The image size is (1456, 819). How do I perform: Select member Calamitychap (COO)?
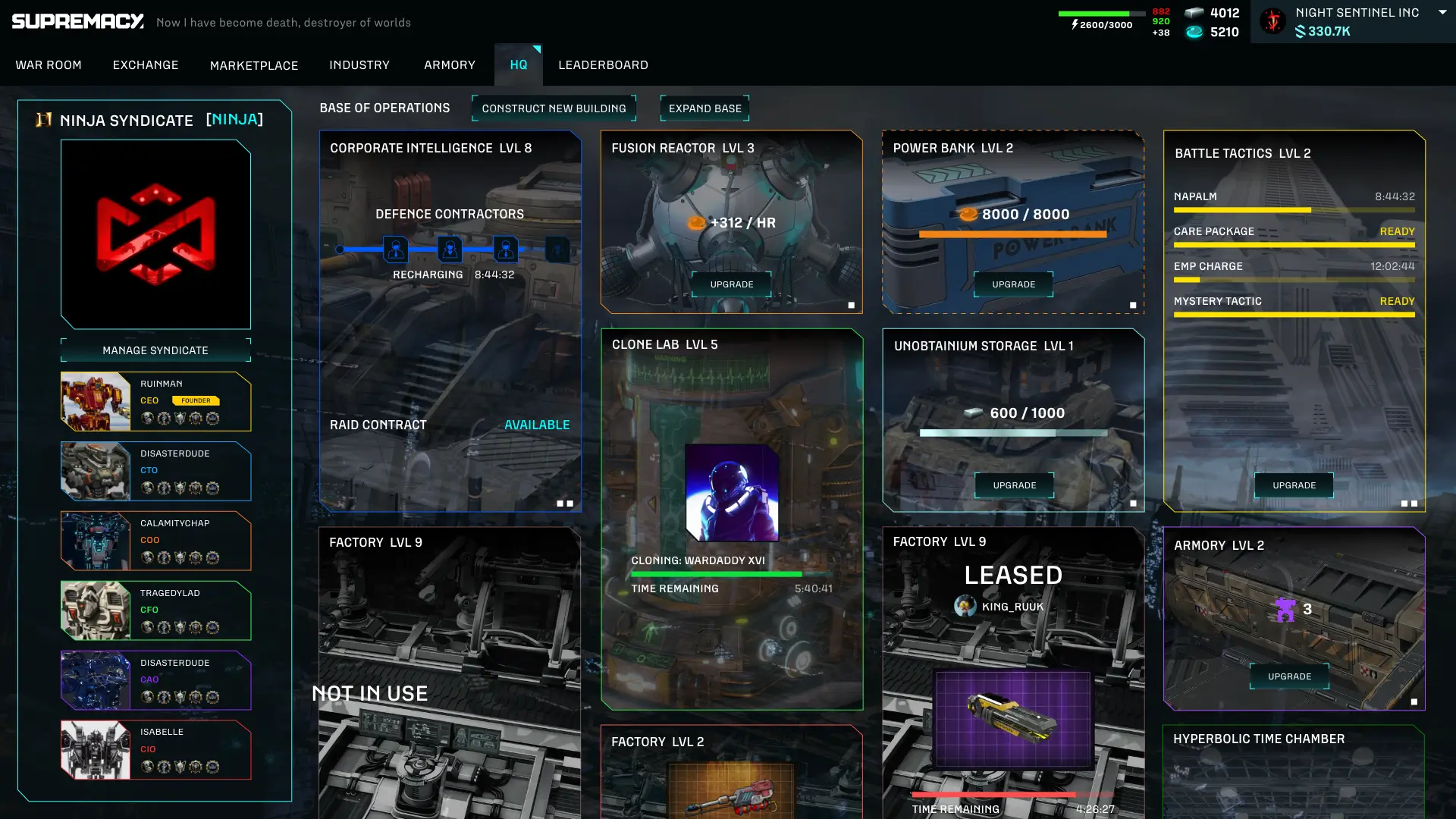[x=156, y=541]
